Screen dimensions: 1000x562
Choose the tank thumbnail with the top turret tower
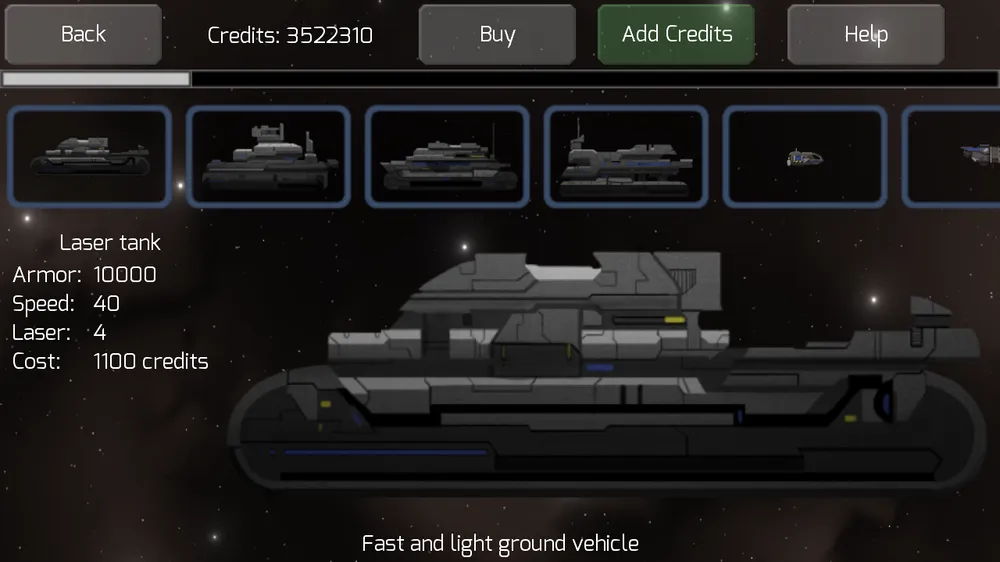pyautogui.click(x=268, y=156)
